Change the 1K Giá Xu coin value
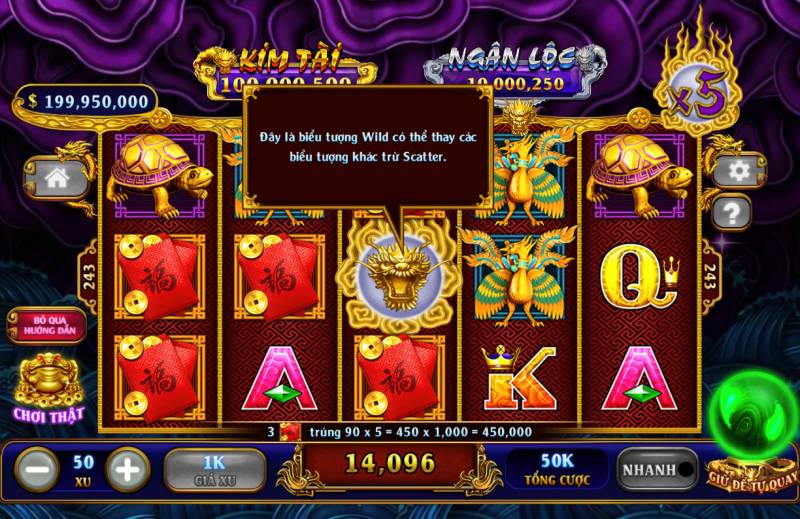 (x=215, y=468)
